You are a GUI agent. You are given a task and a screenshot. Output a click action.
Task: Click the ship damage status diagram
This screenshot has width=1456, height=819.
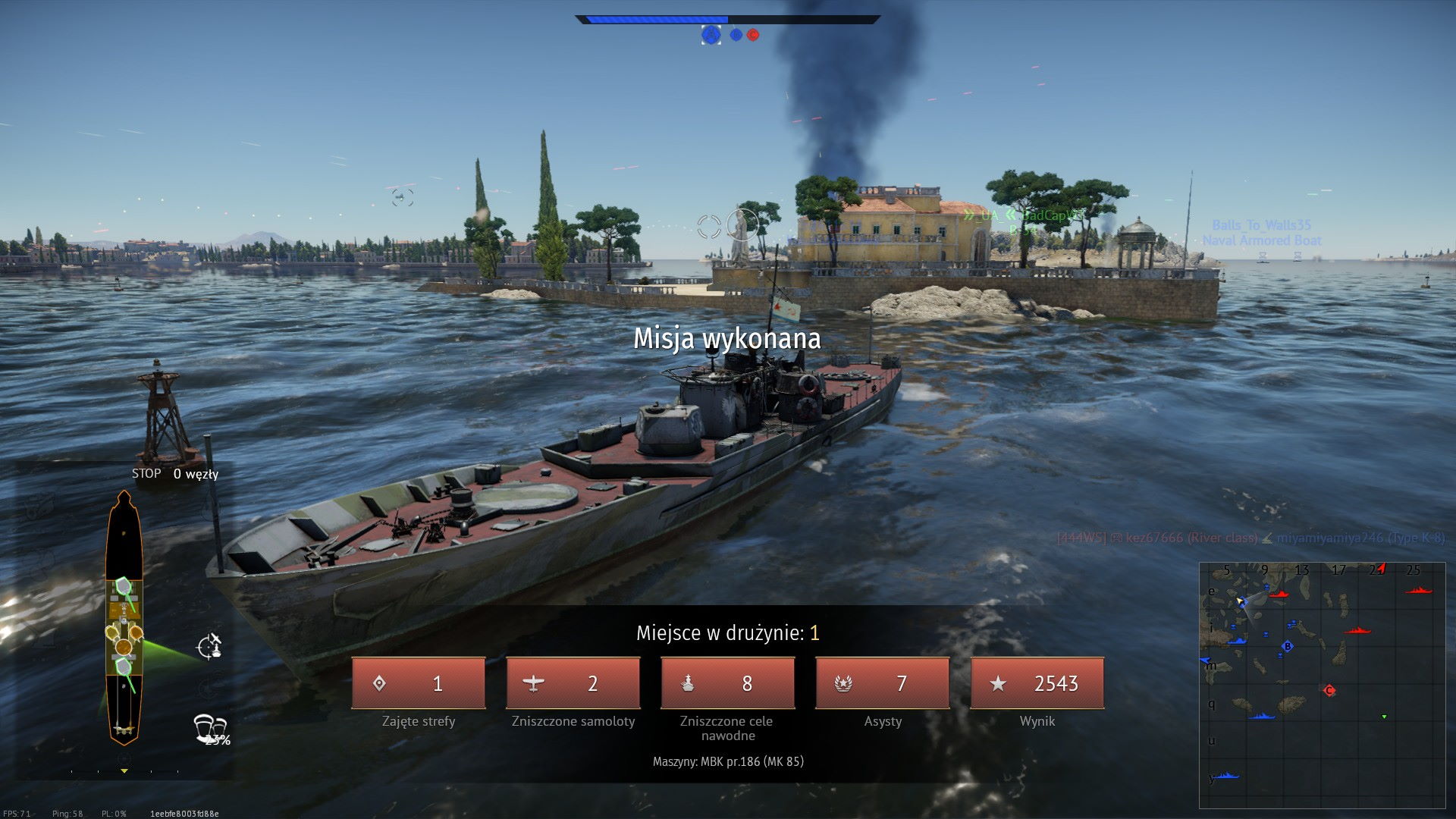[124, 618]
